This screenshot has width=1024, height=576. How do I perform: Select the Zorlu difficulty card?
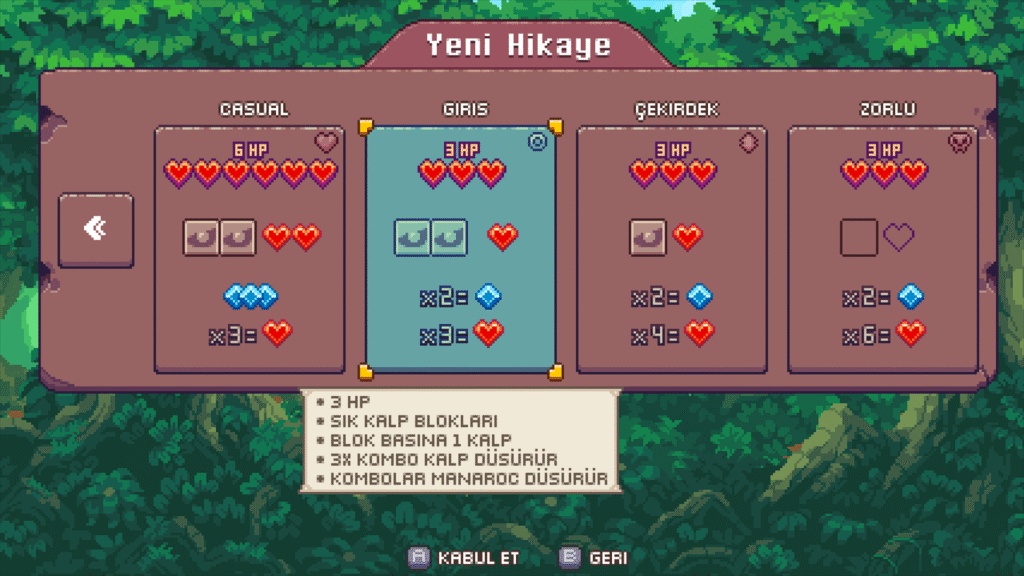coord(882,249)
